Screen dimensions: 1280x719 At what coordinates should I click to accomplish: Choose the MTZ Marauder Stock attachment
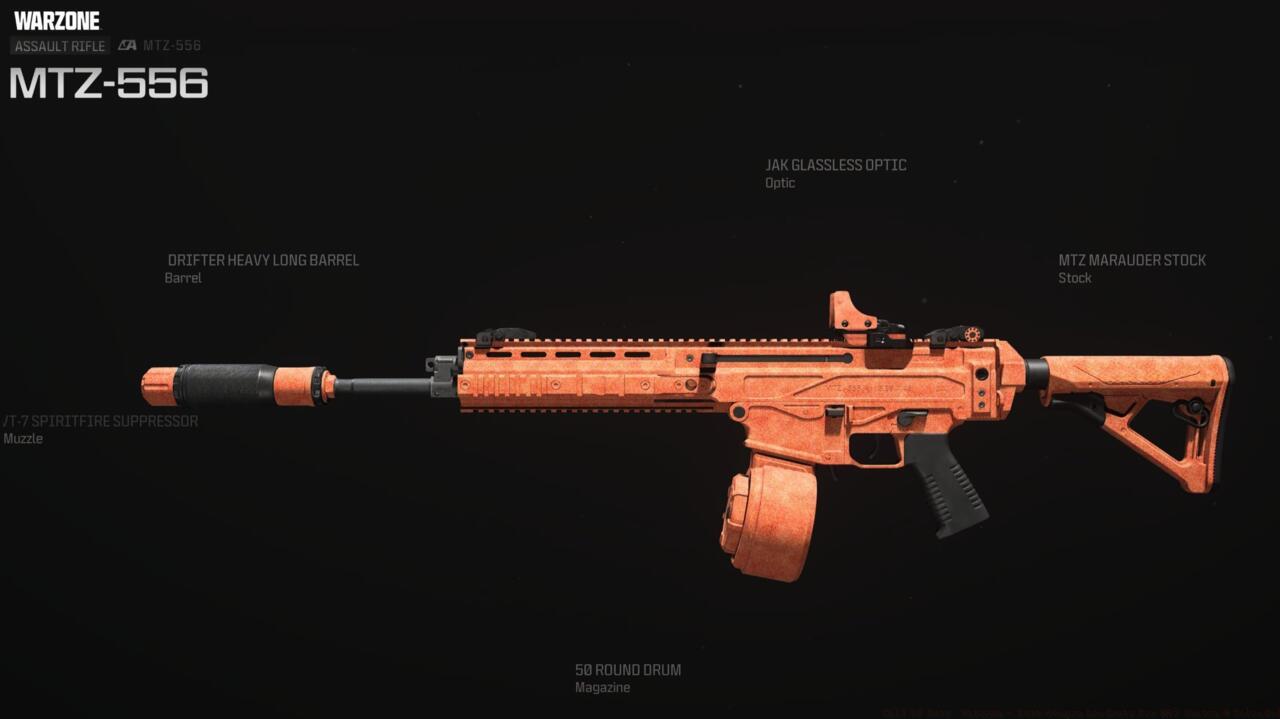coord(1131,261)
